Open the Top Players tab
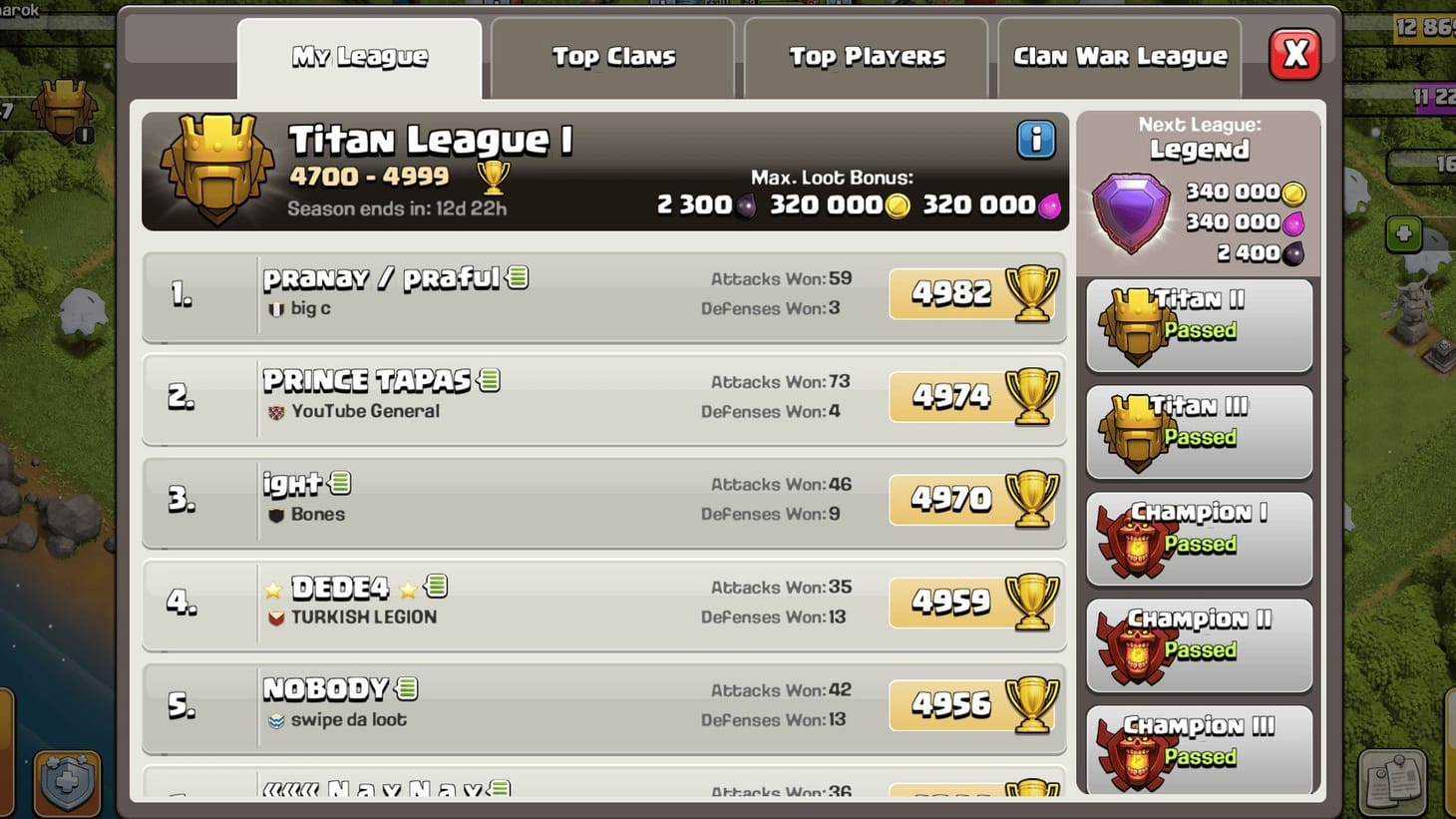 (x=867, y=57)
